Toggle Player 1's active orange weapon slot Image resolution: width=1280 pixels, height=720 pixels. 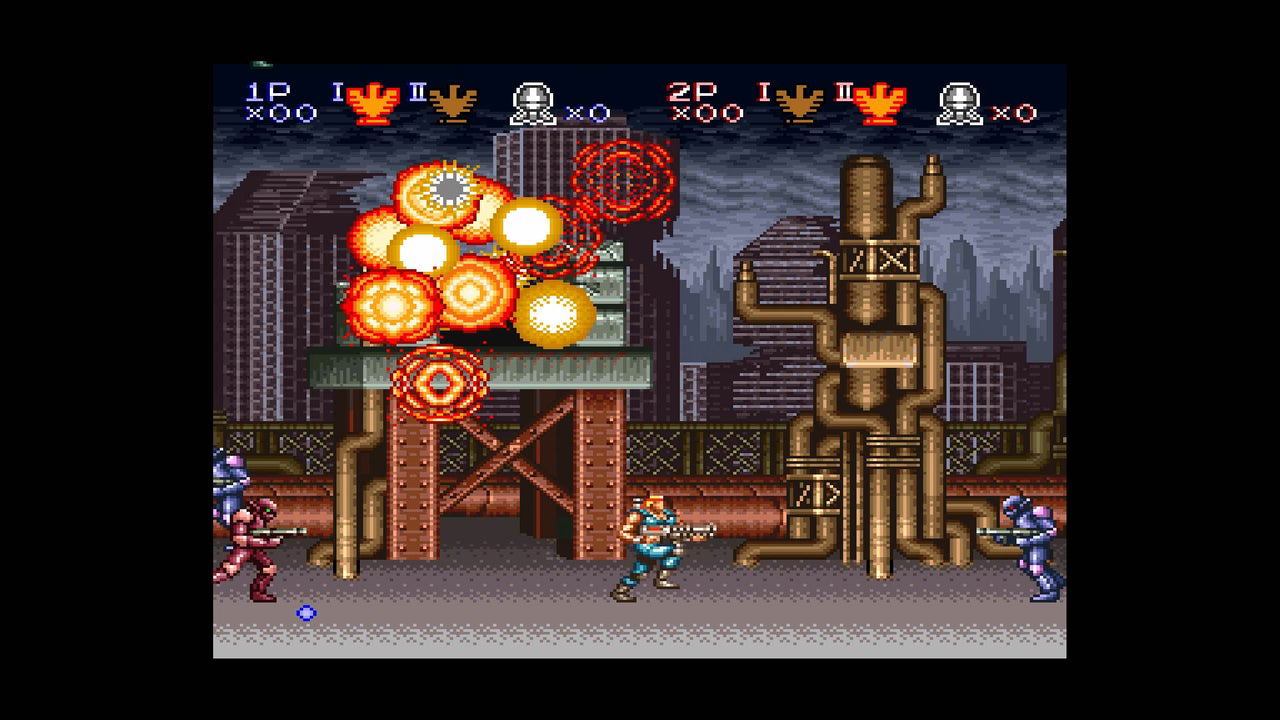click(x=375, y=100)
